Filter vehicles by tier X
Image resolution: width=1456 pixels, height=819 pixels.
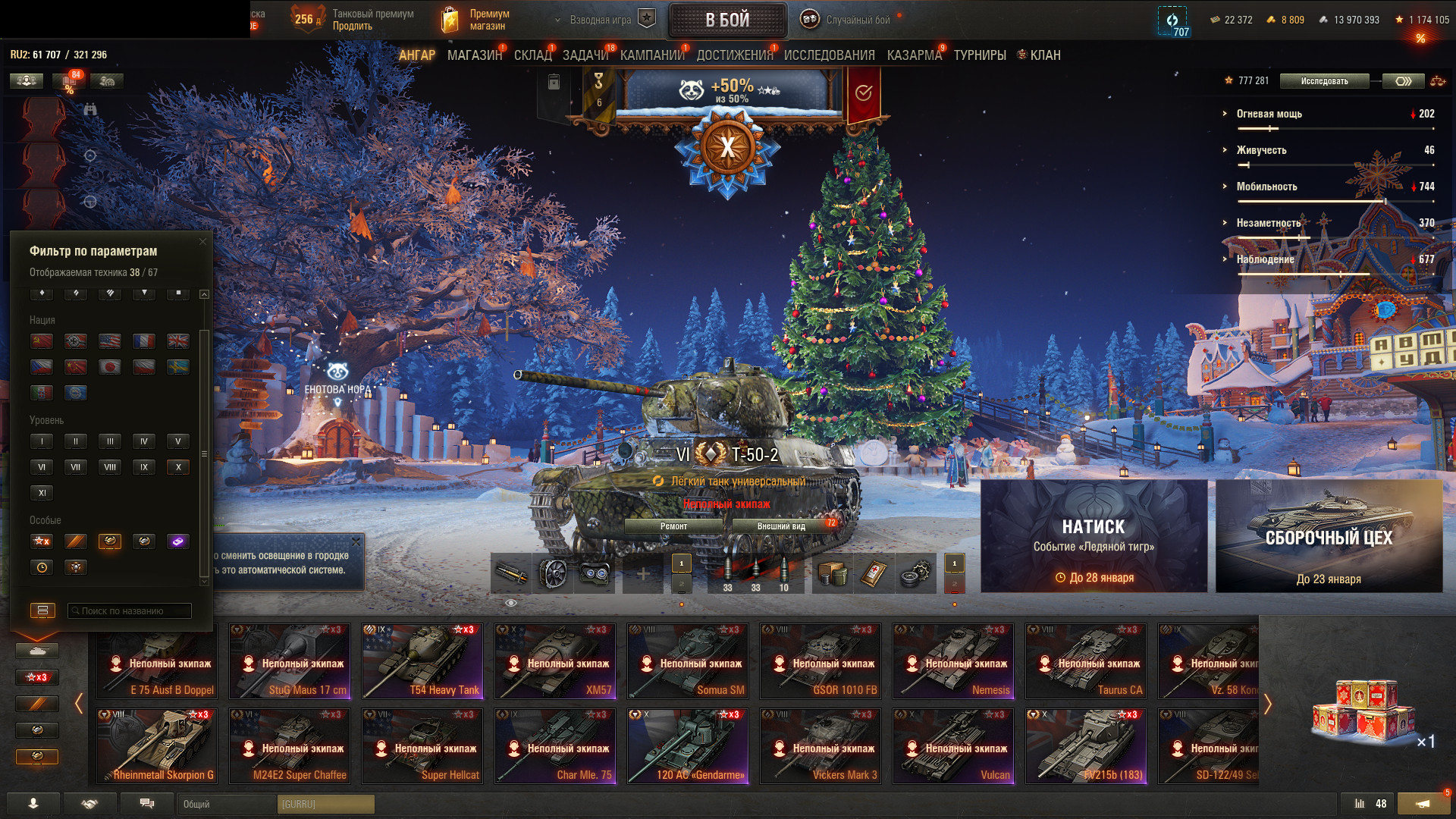[178, 467]
